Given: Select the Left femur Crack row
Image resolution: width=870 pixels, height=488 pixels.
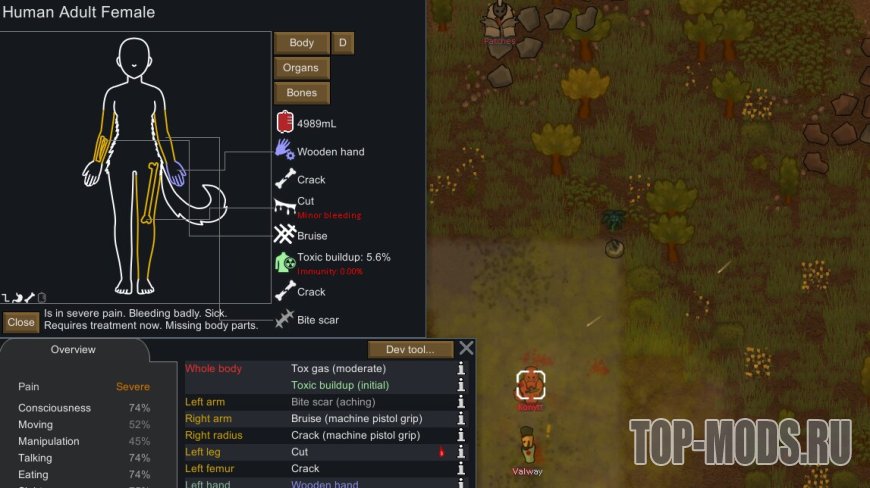Looking at the screenshot, I should pos(320,468).
